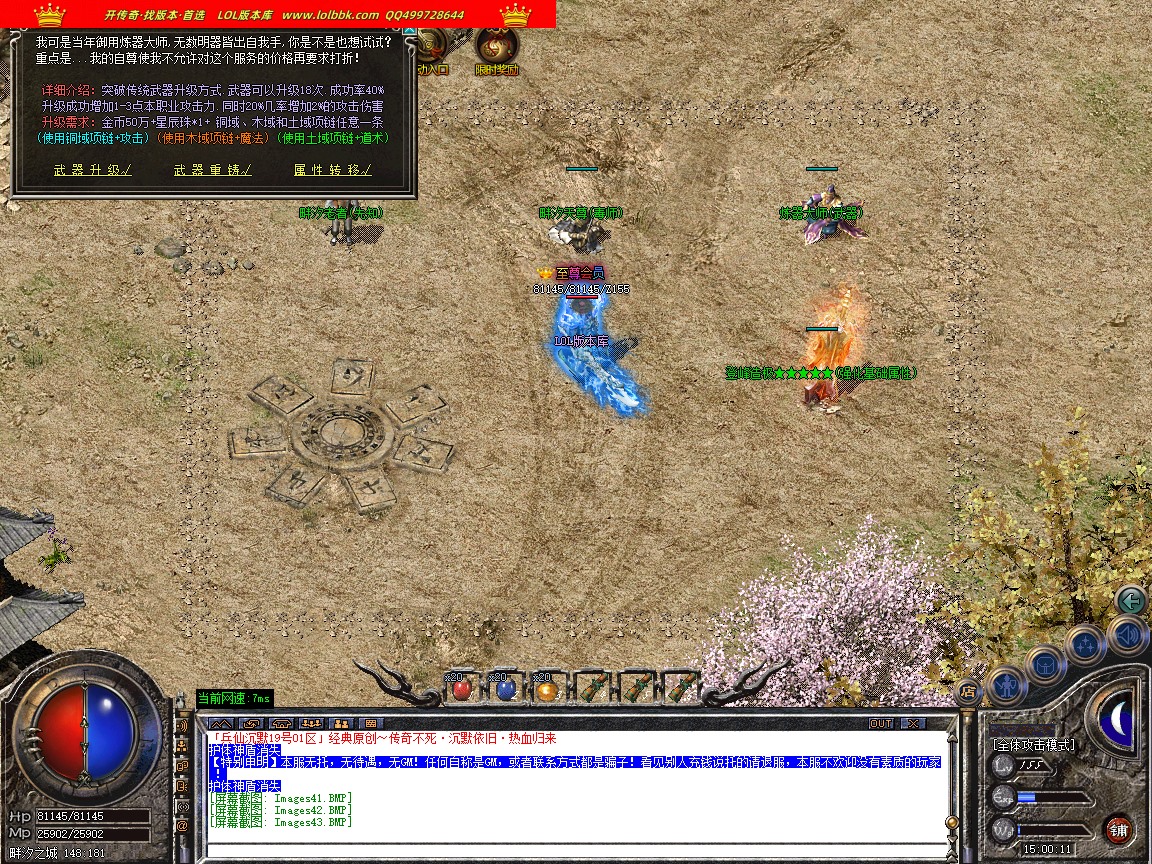Screen dimensions: 1152x864
Task: Use the blue potion in the quick belt
Action: tap(505, 688)
